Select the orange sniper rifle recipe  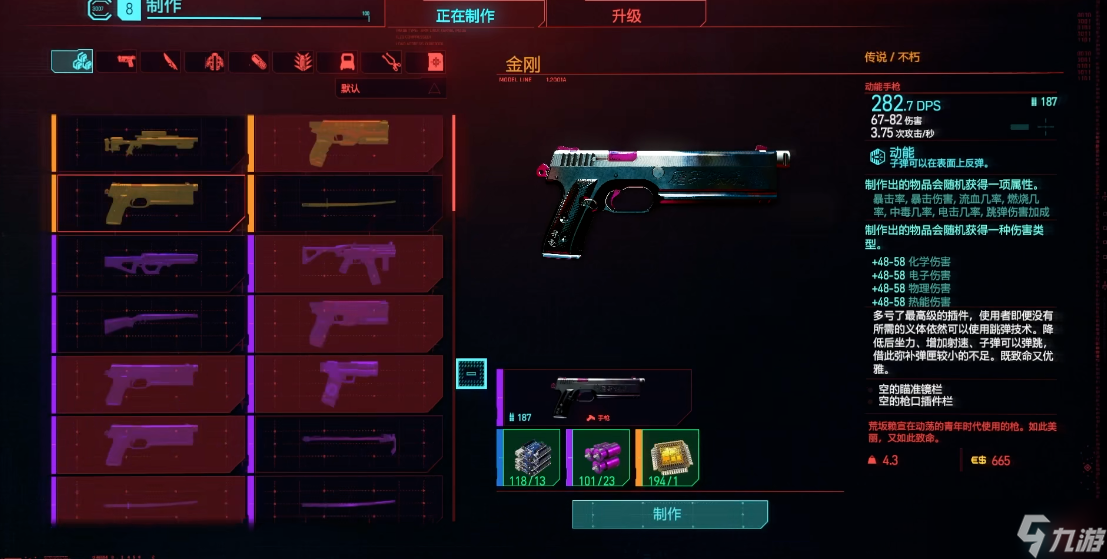tap(150, 143)
